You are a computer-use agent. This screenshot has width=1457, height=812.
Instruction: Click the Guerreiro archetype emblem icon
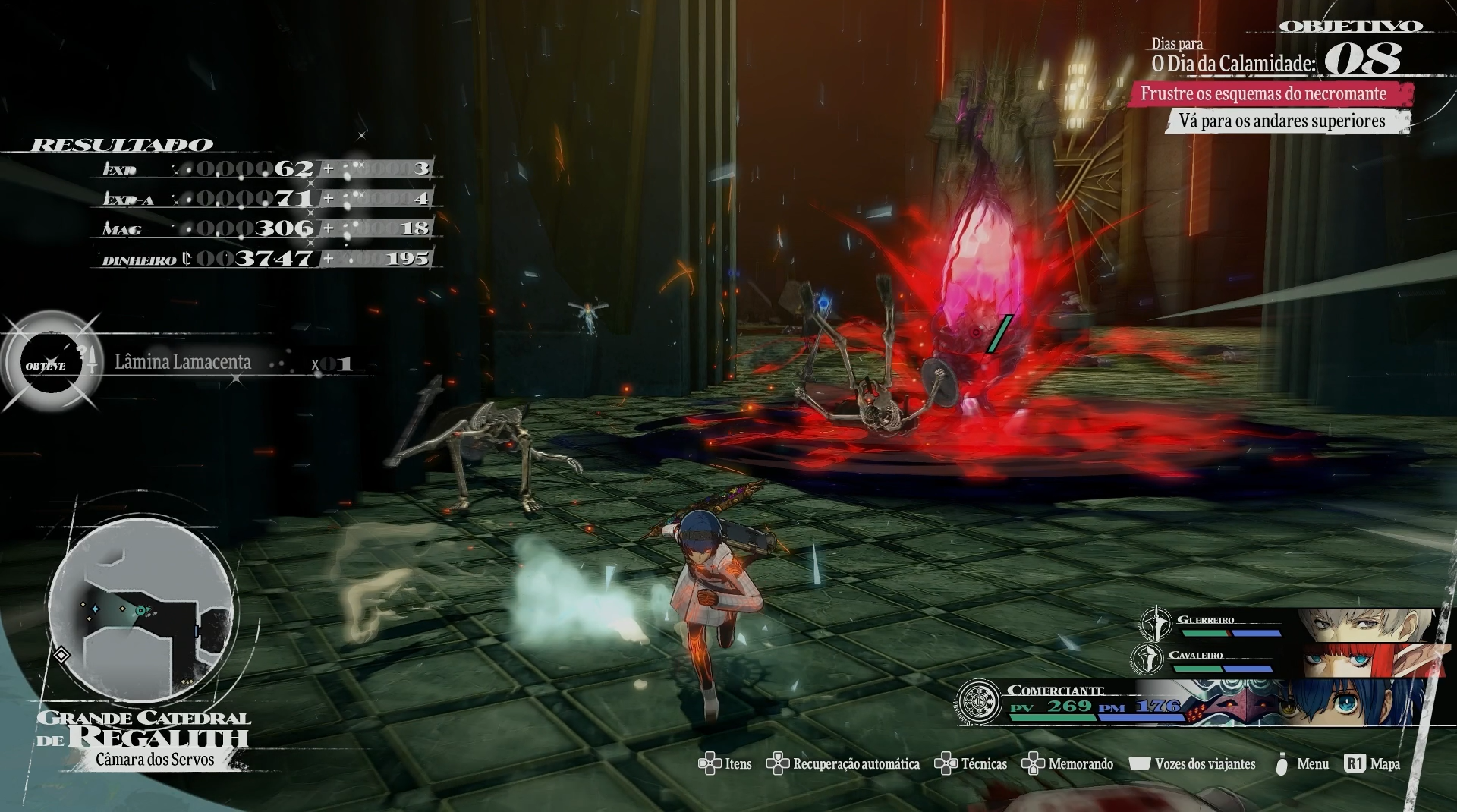pyautogui.click(x=1156, y=624)
